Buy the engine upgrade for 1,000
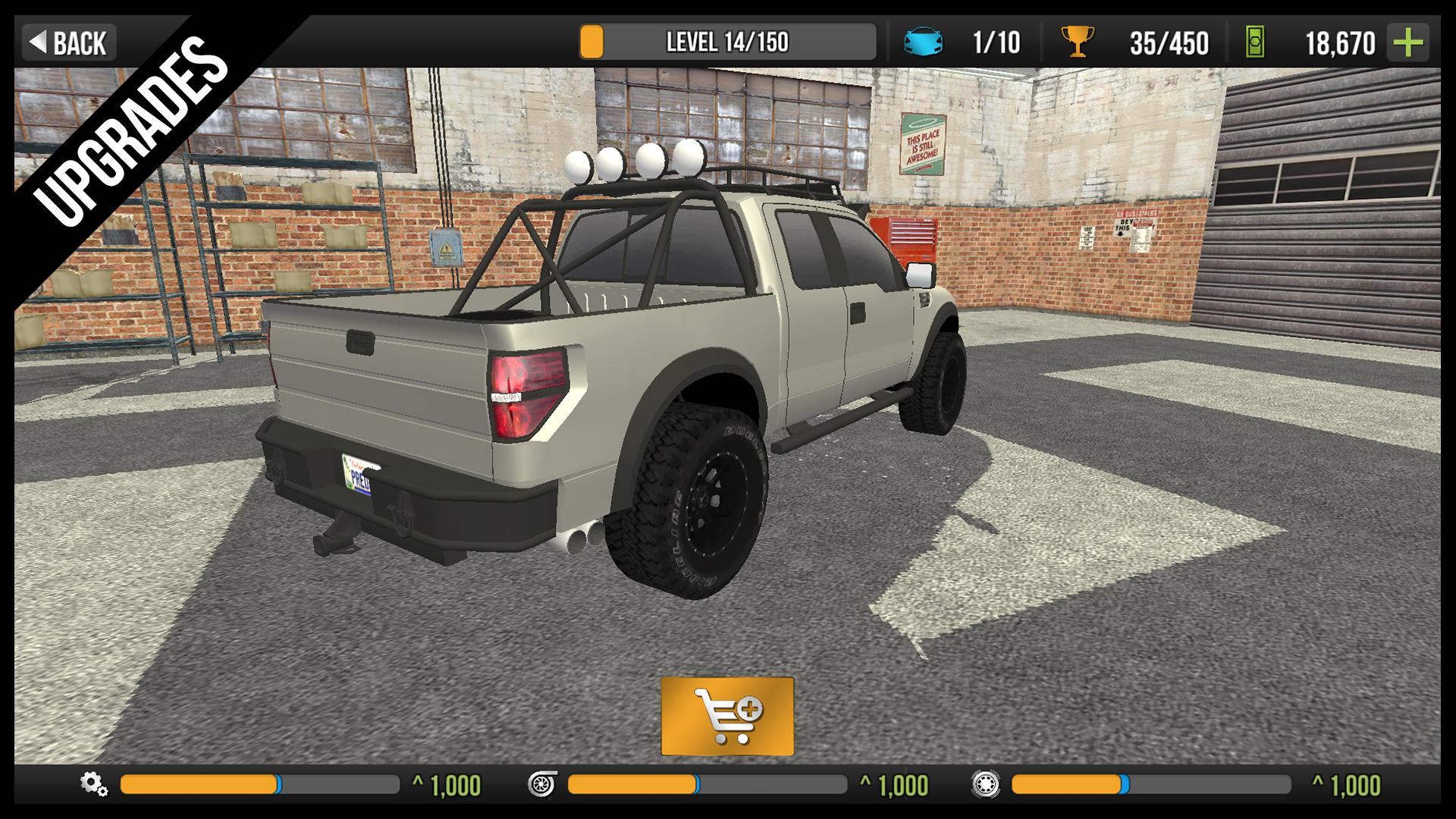 tap(449, 787)
